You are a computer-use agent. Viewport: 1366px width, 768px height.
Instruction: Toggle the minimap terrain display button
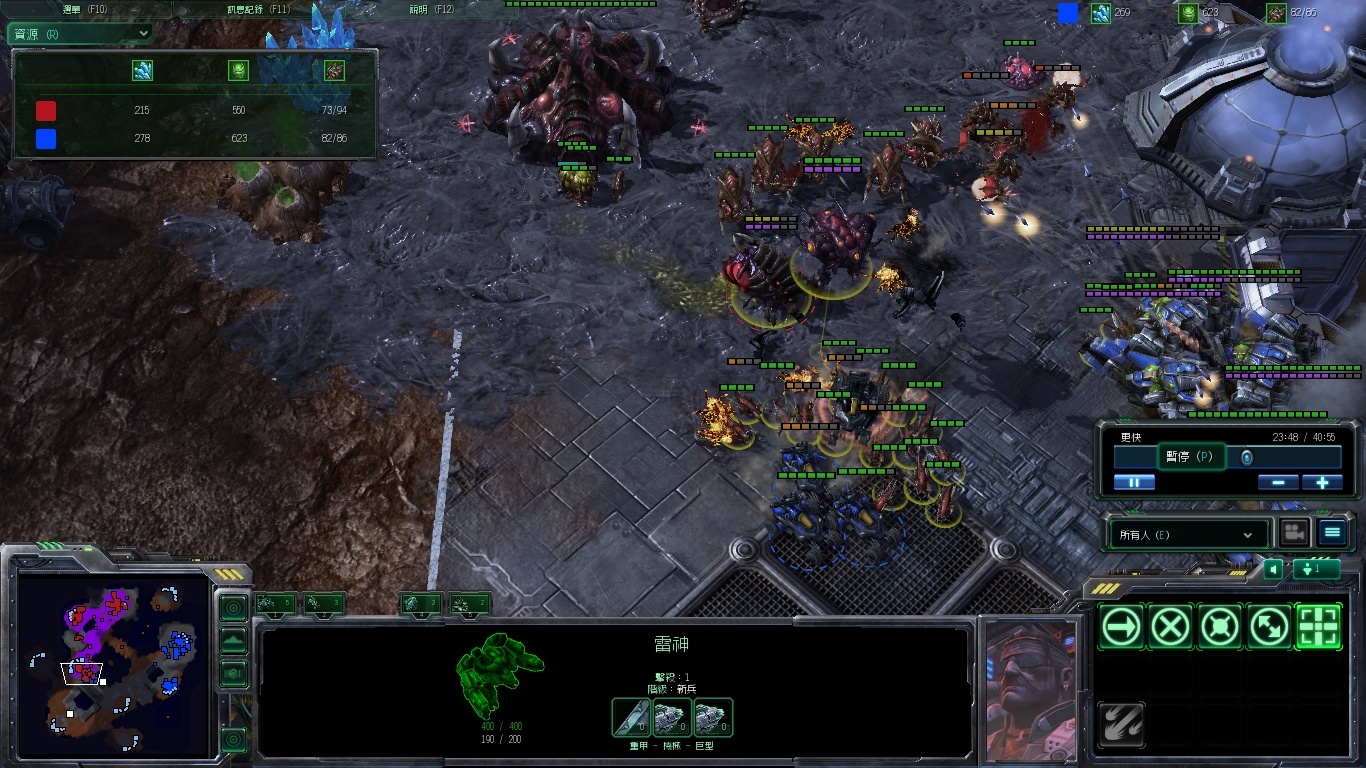tap(233, 640)
